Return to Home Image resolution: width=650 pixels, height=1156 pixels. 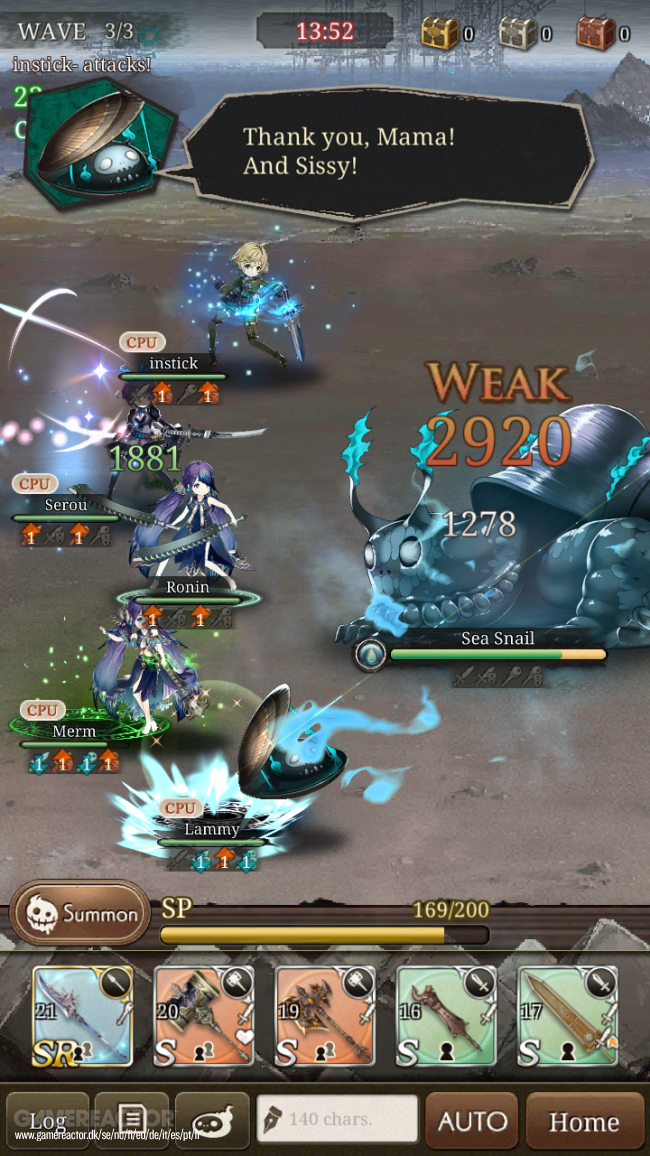[584, 1120]
